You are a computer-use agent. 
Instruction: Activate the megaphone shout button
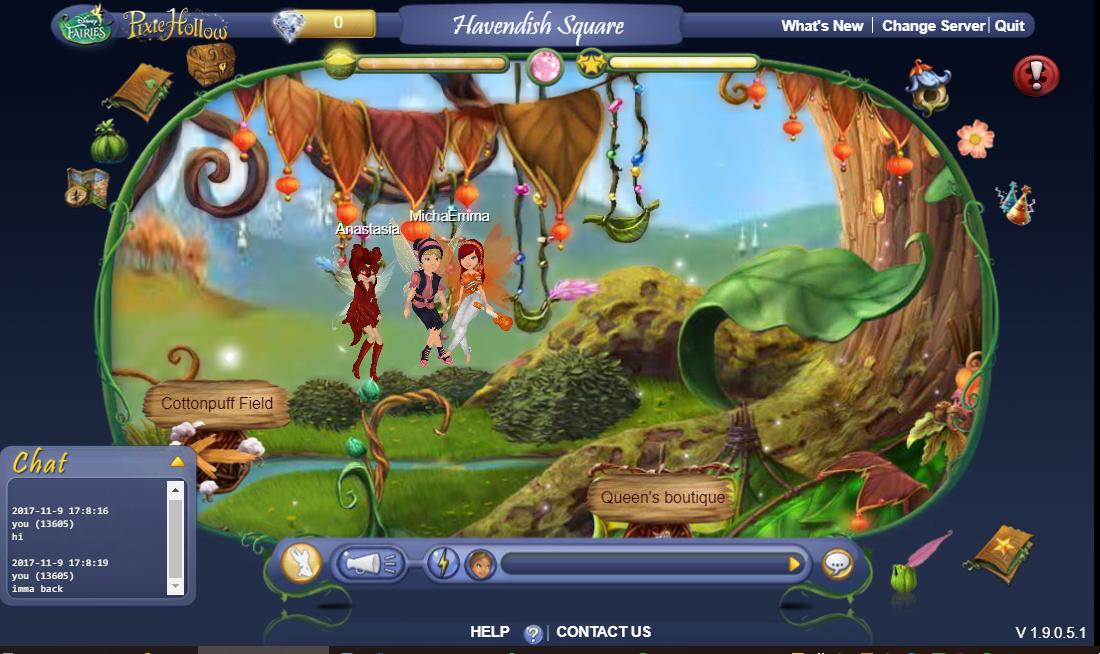tap(369, 564)
